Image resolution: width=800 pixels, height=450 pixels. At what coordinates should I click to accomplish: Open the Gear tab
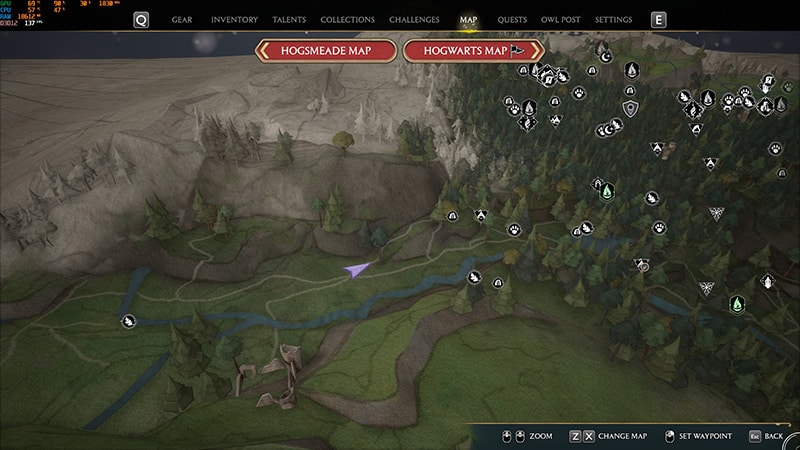[182, 19]
